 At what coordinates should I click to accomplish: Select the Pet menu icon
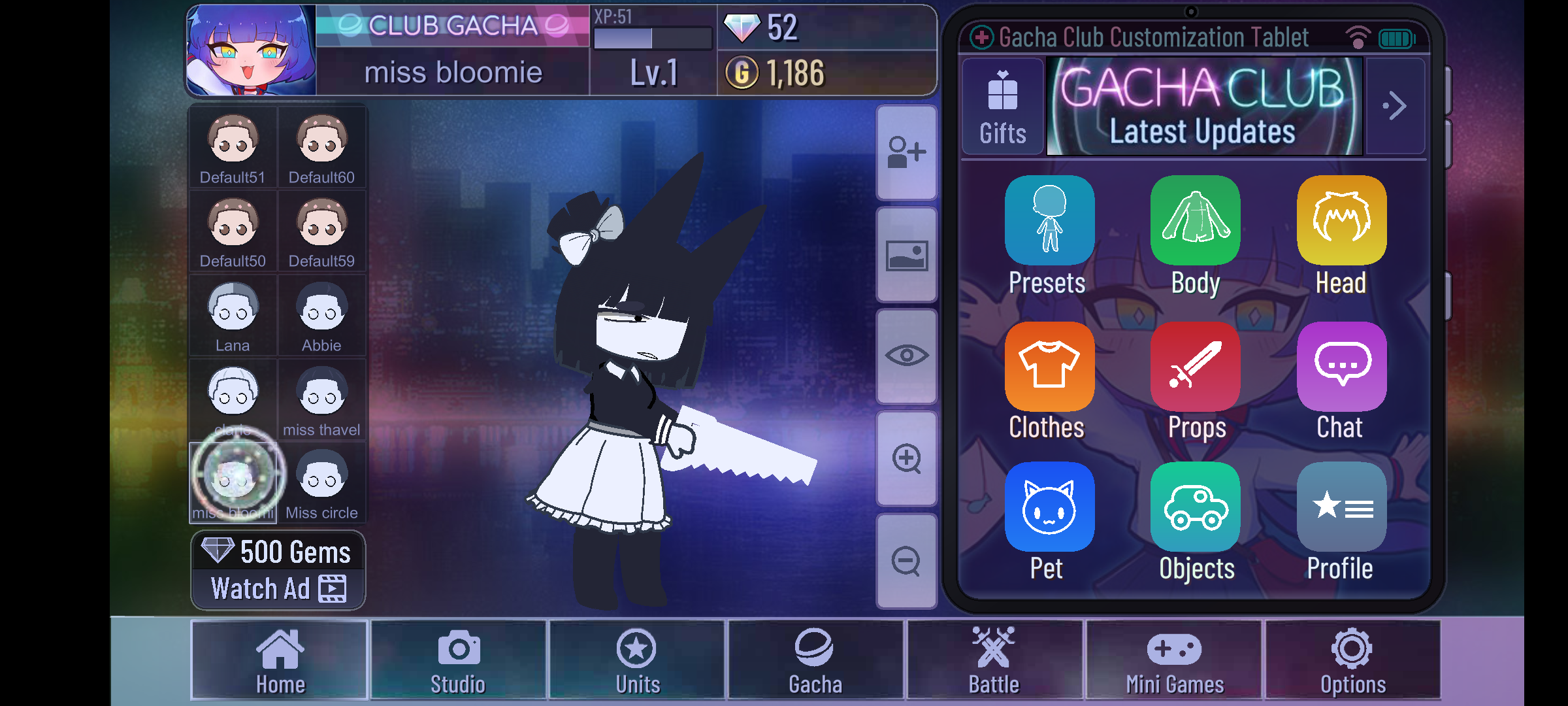[x=1049, y=508]
